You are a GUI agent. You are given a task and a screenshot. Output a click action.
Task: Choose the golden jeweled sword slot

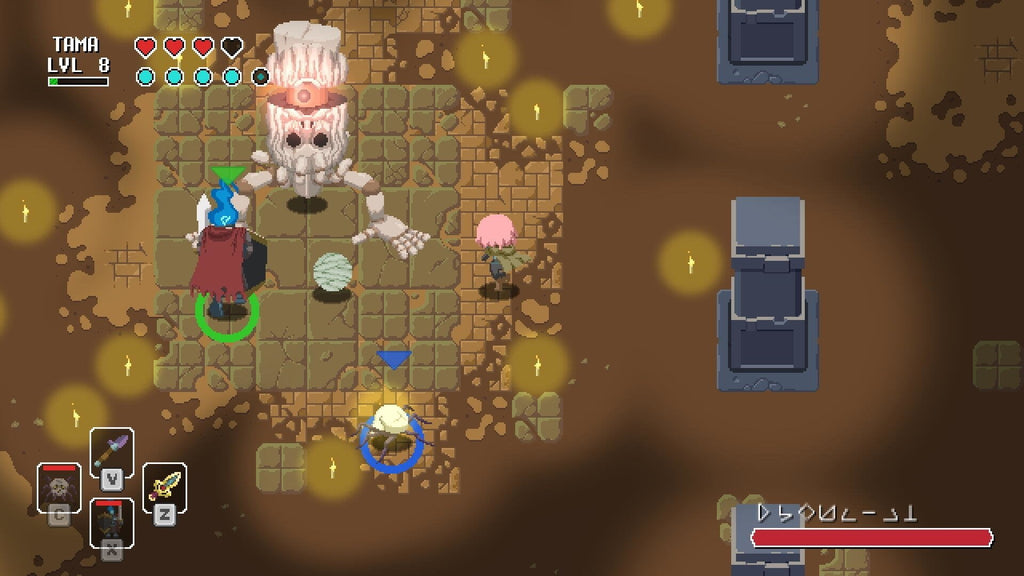(x=164, y=486)
